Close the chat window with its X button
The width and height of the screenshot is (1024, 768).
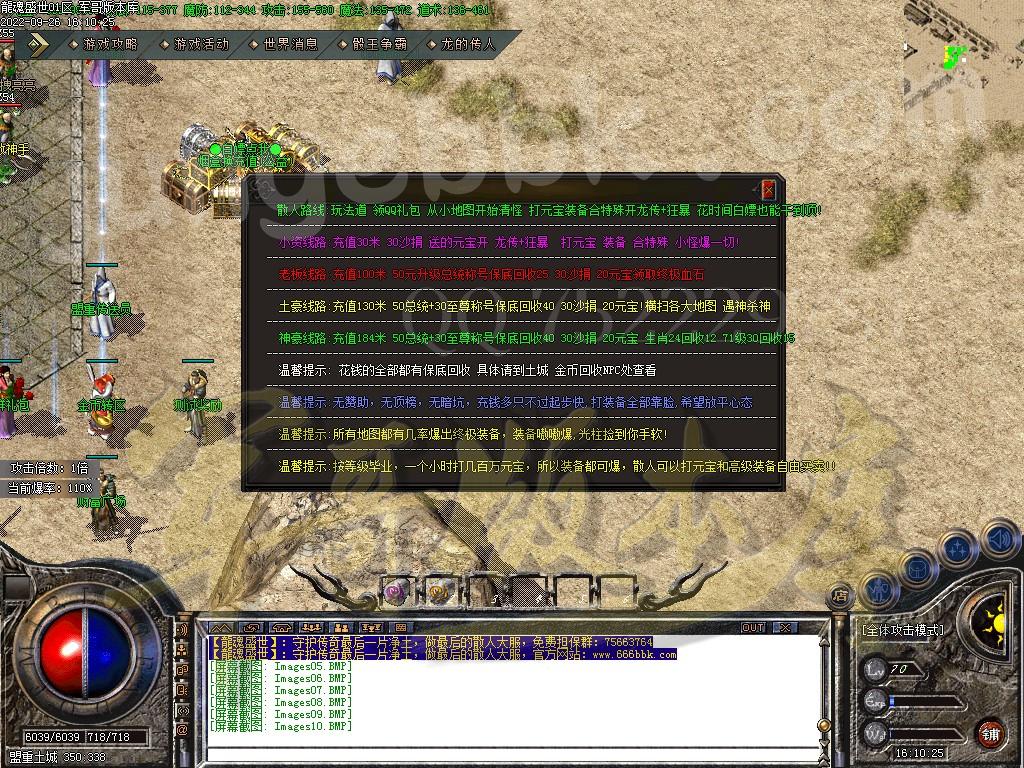tap(785, 627)
